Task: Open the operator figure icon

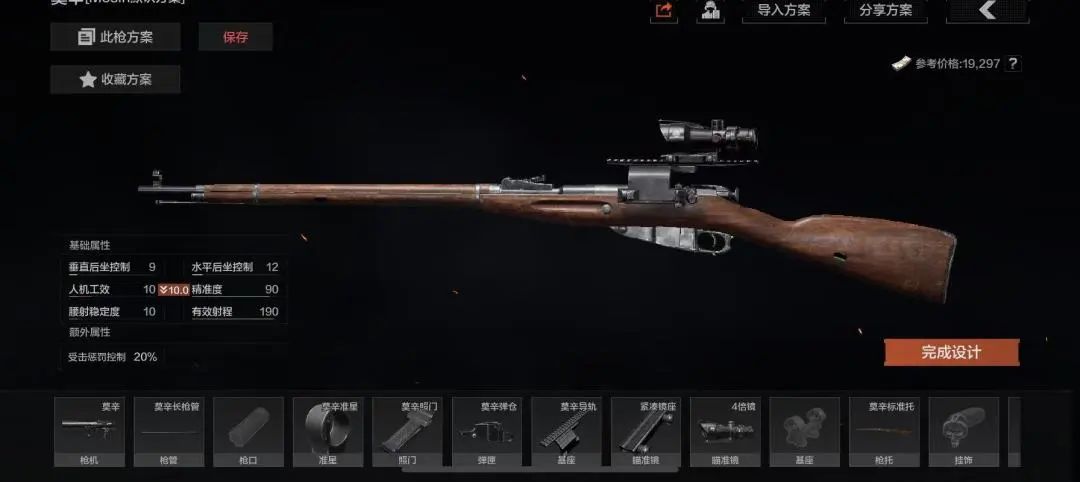Action: (710, 11)
